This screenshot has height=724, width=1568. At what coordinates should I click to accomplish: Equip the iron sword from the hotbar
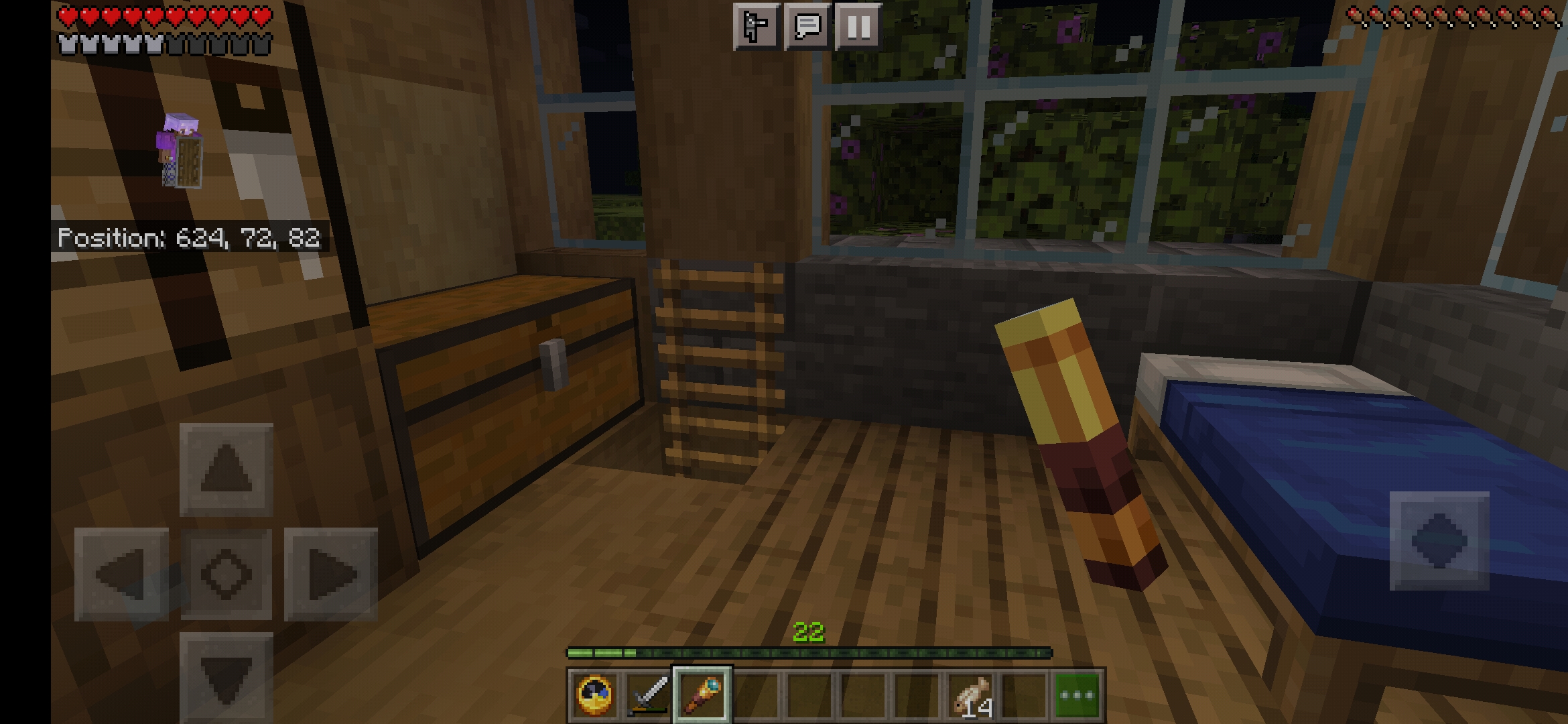tap(648, 695)
